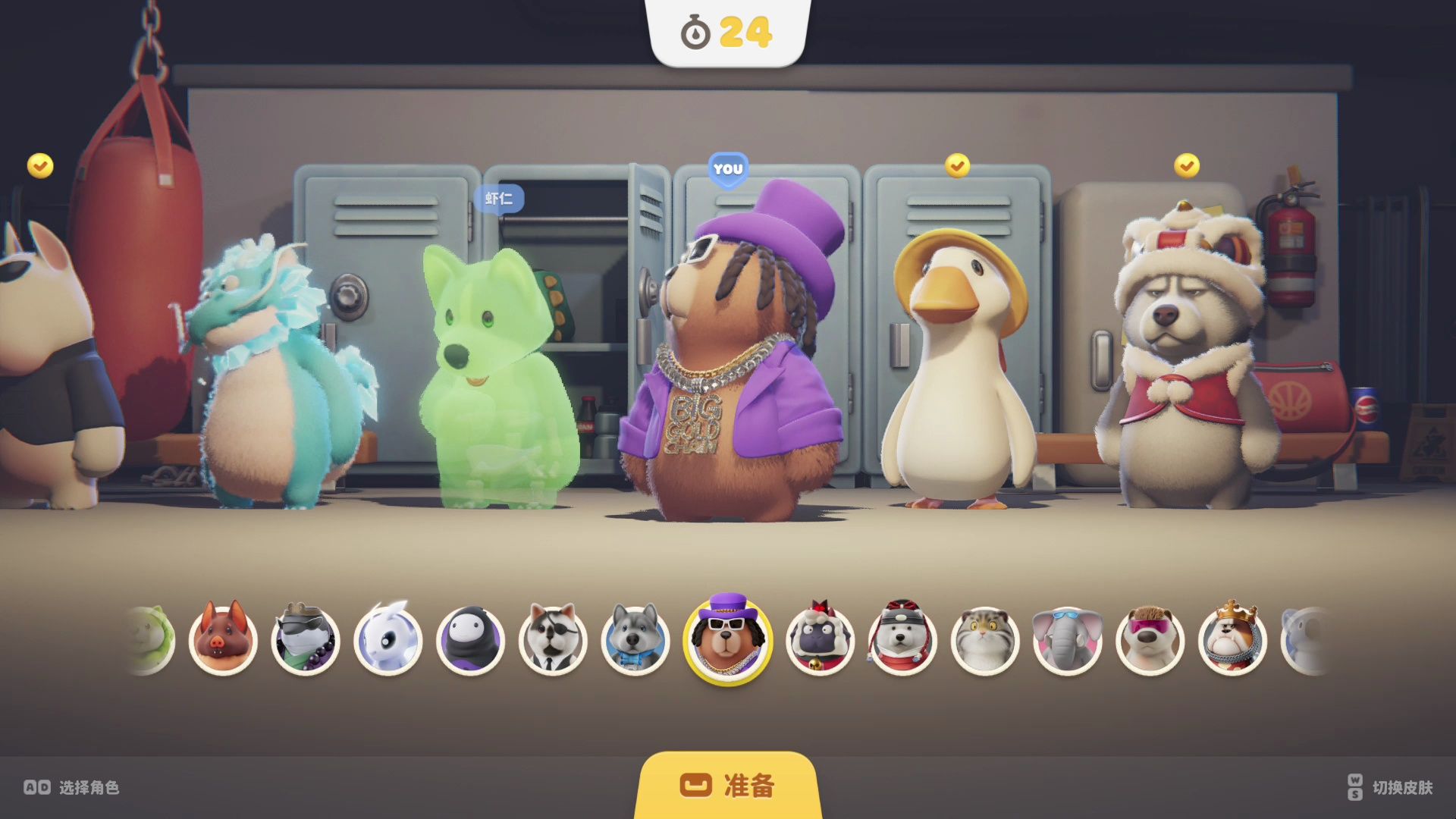Choose the shark with sunglasses portrait
Image resolution: width=1456 pixels, height=819 pixels.
point(306,640)
